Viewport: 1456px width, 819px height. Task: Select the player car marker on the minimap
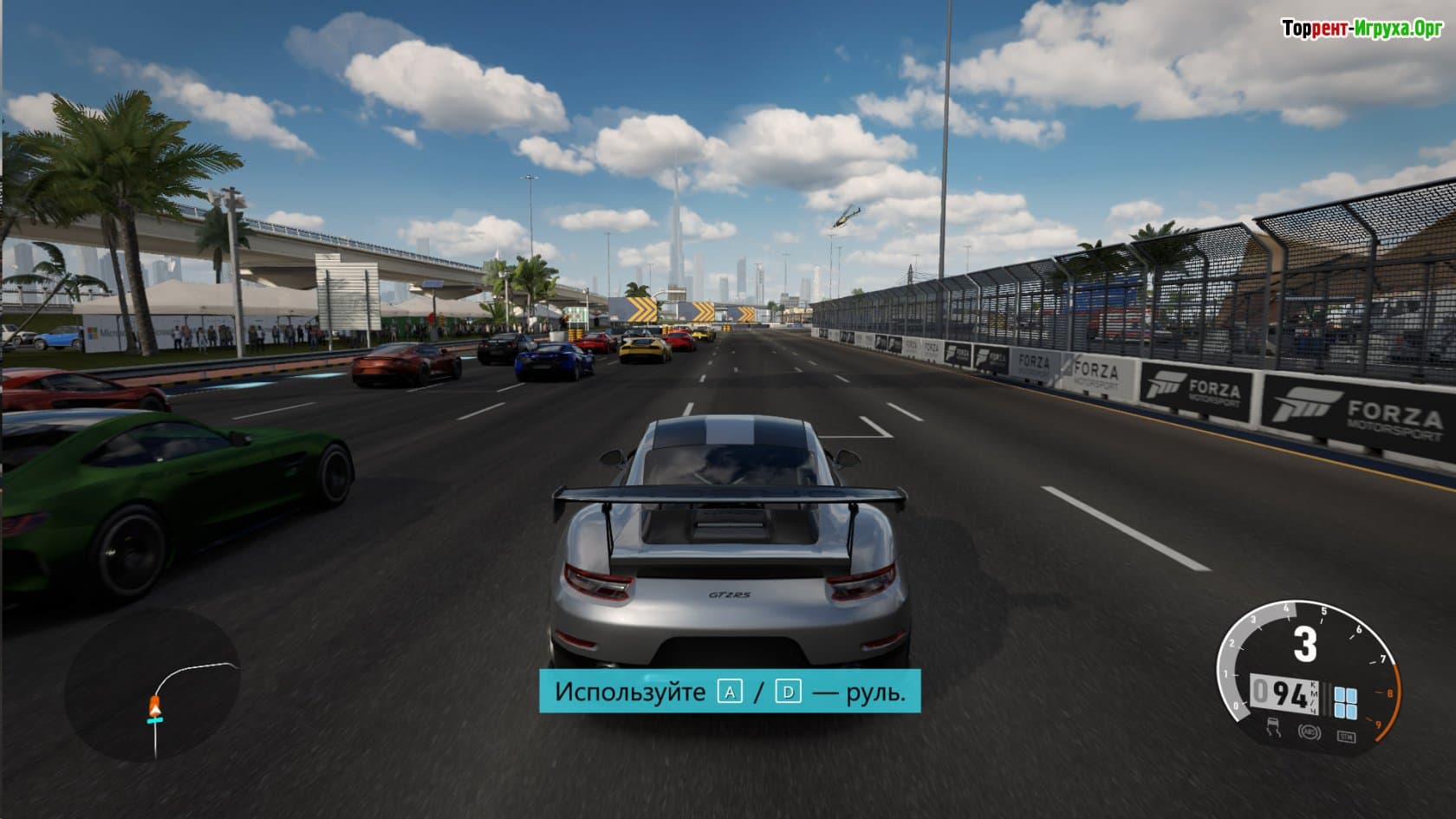[155, 707]
